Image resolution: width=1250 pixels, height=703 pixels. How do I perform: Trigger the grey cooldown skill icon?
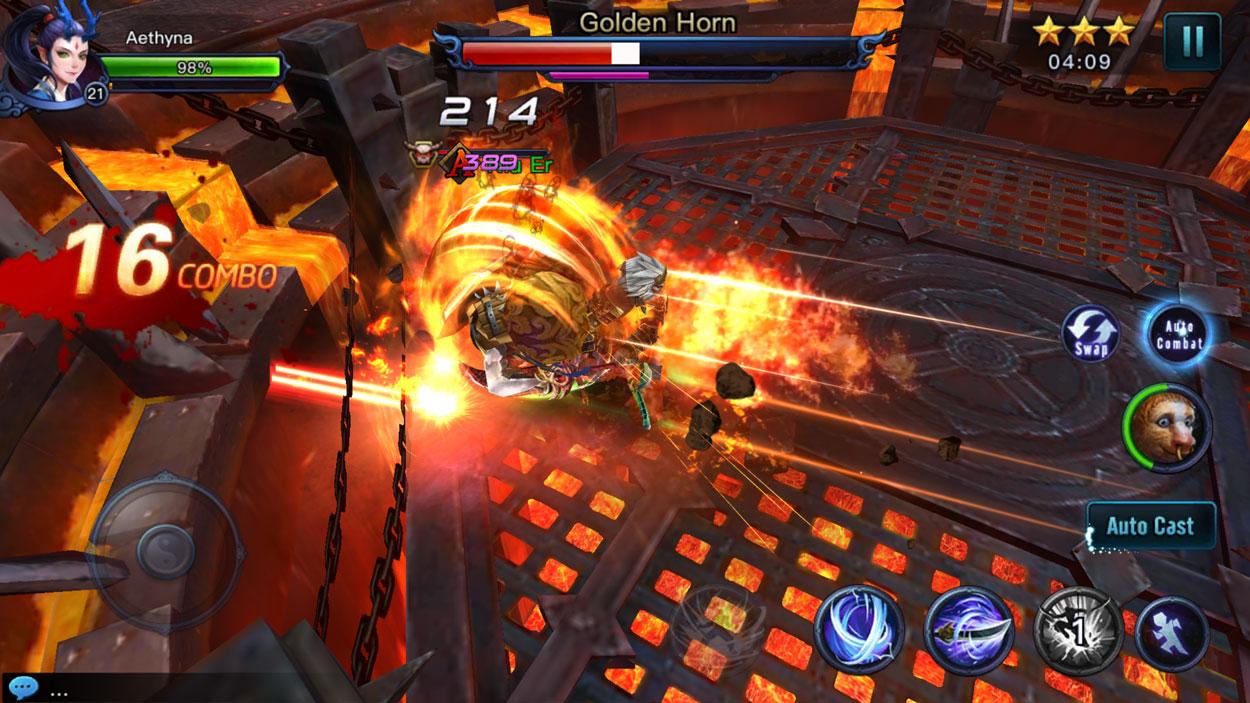(x=1078, y=631)
